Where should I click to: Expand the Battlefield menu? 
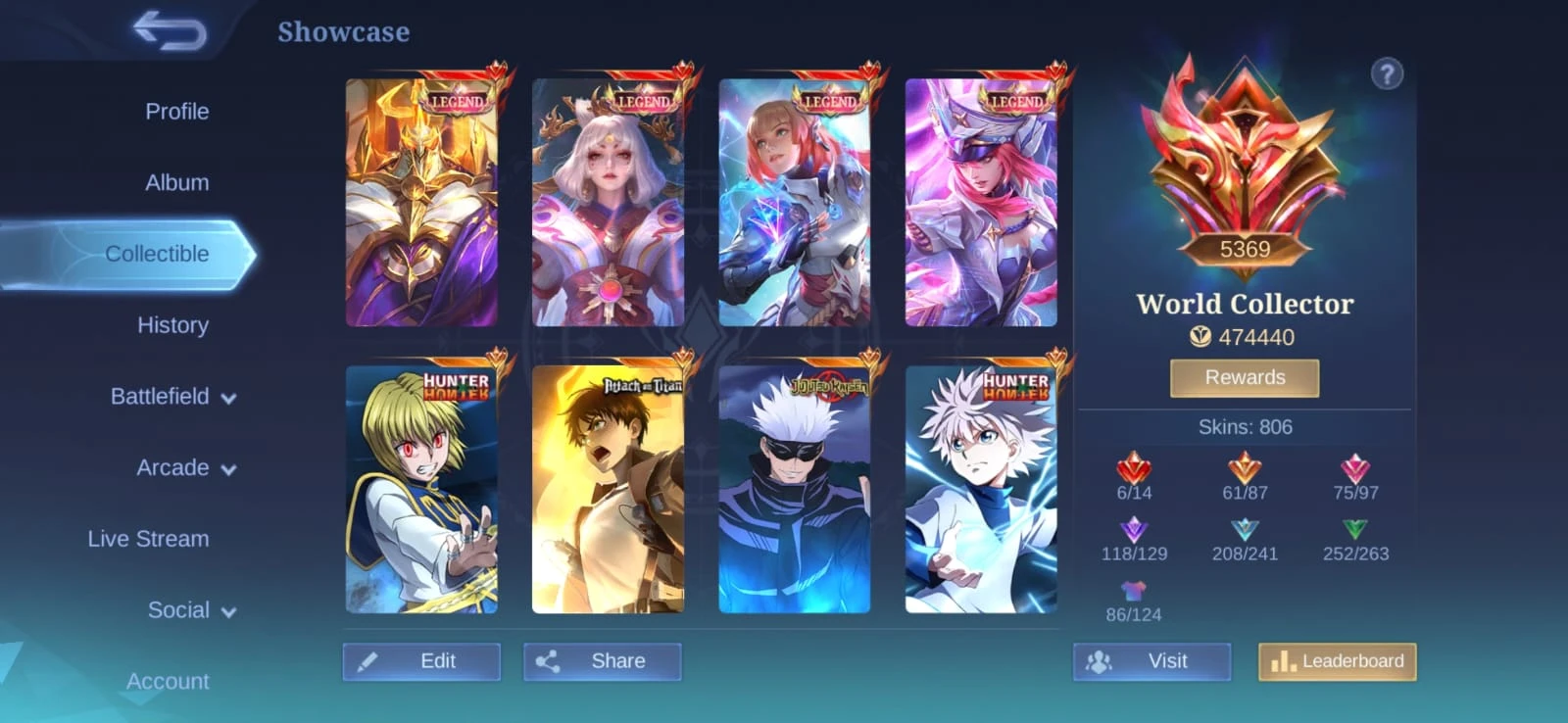172,397
